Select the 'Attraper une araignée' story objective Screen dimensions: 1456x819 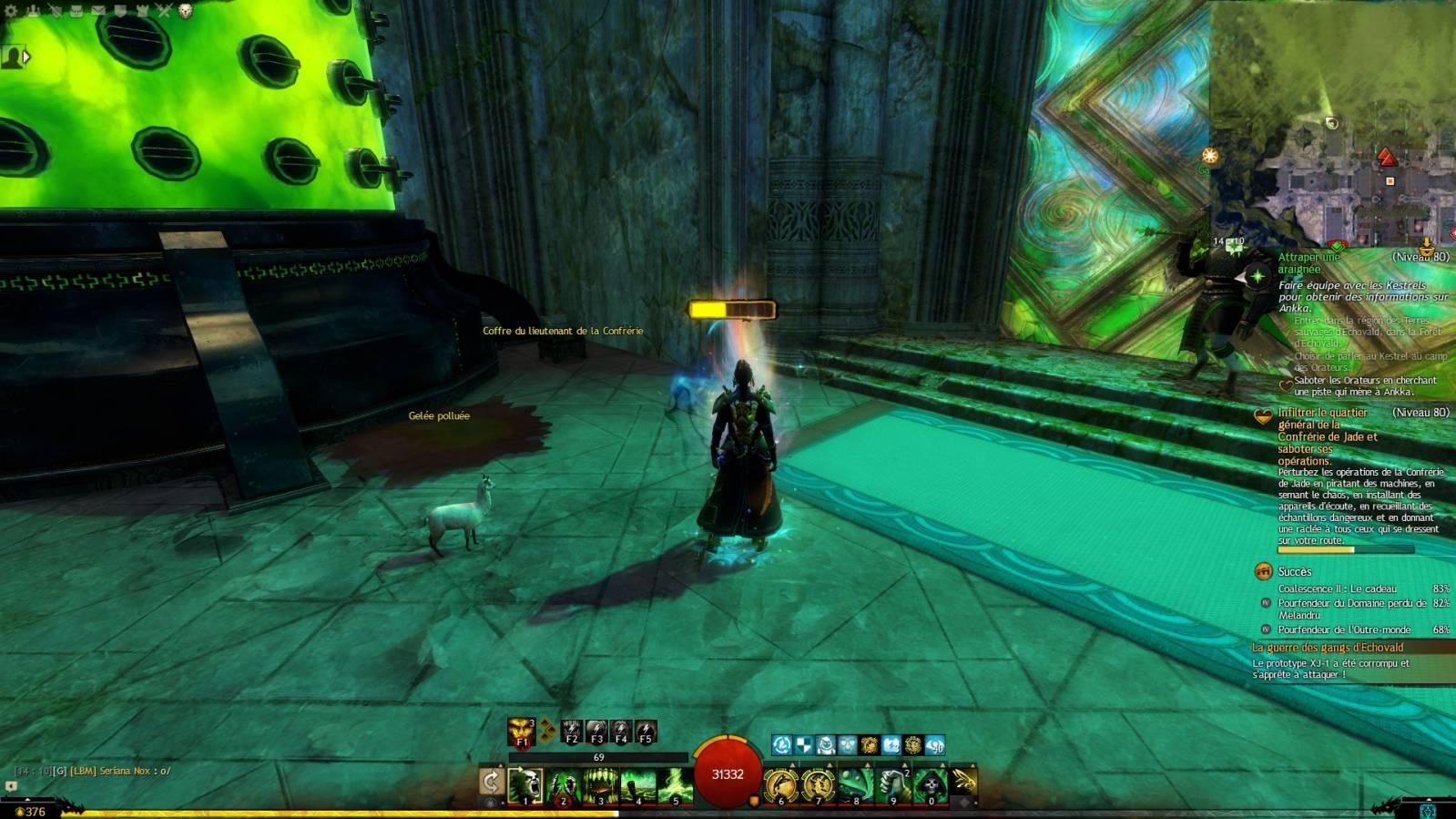(1309, 262)
